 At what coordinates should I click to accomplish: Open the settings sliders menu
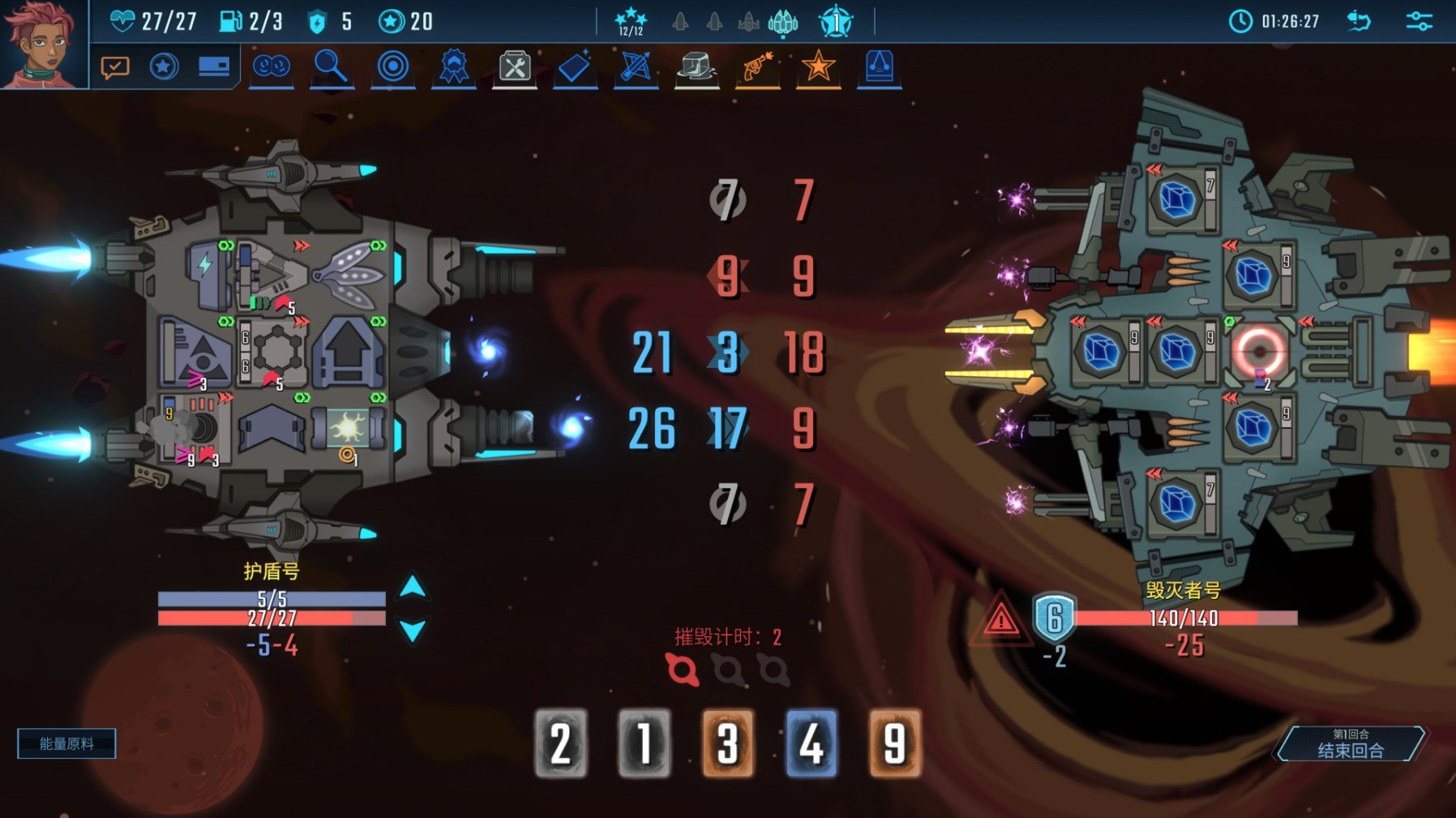pos(1419,21)
